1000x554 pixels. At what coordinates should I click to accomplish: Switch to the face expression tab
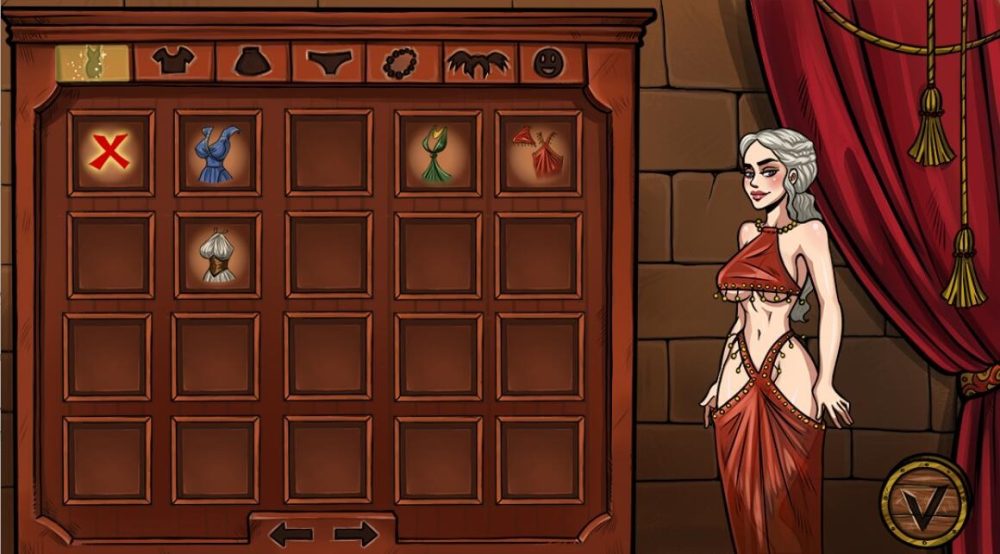[548, 62]
